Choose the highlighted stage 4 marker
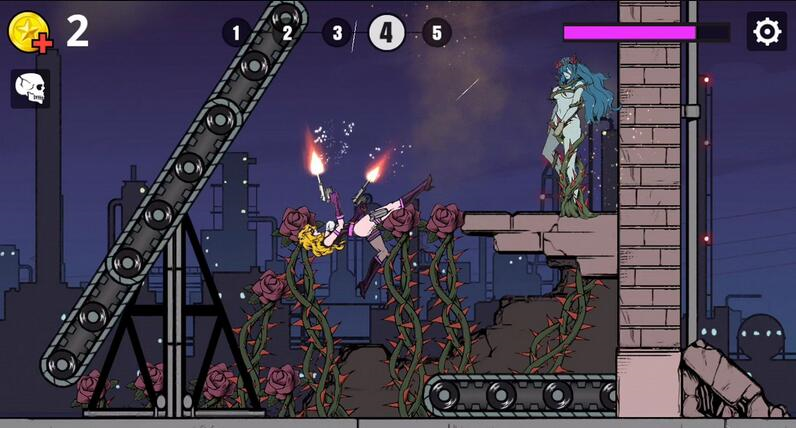The height and width of the screenshot is (428, 796). (x=387, y=33)
